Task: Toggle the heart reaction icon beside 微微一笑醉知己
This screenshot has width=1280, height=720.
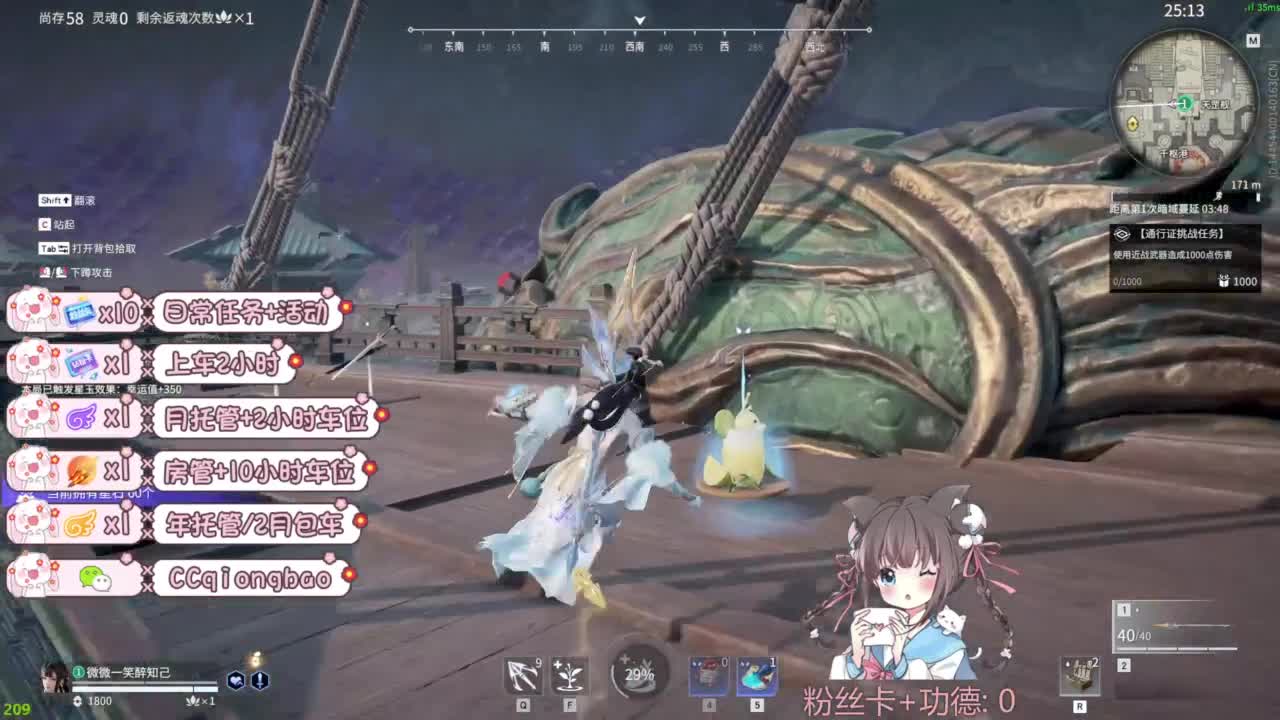Action: 237,682
